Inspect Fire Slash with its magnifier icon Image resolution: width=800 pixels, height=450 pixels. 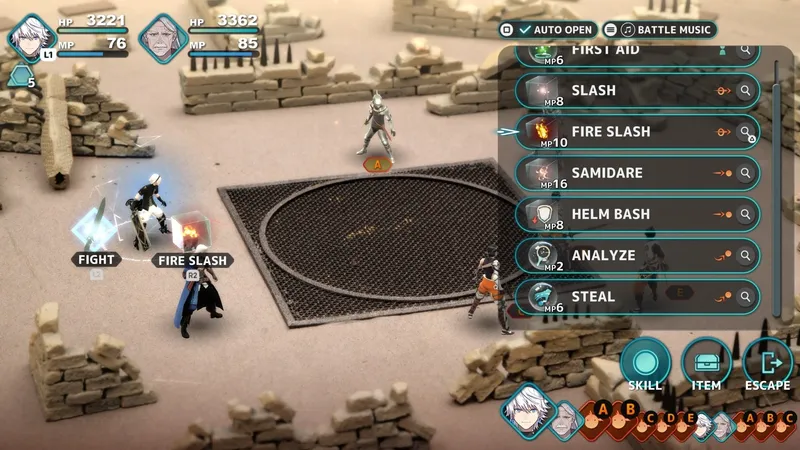746,132
